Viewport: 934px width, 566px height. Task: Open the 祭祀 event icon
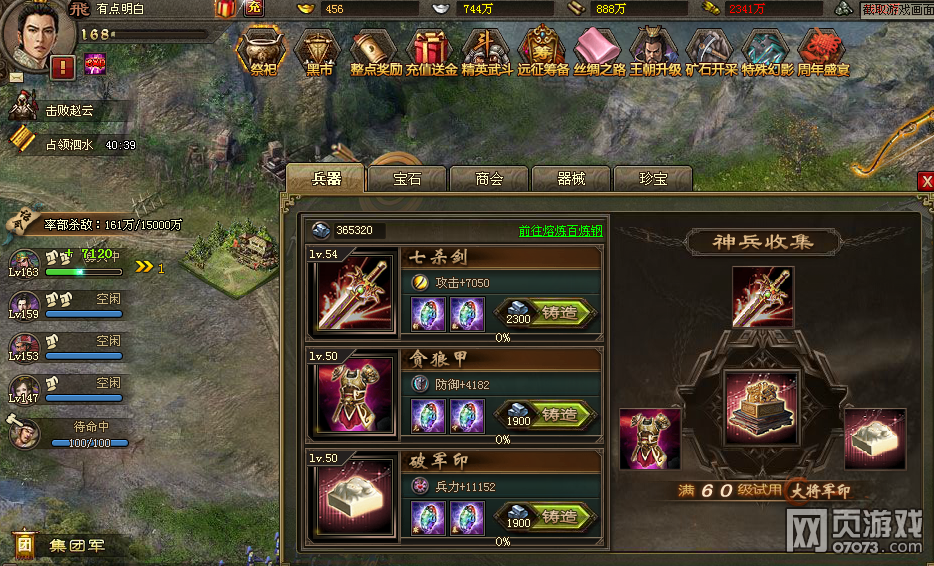[264, 51]
